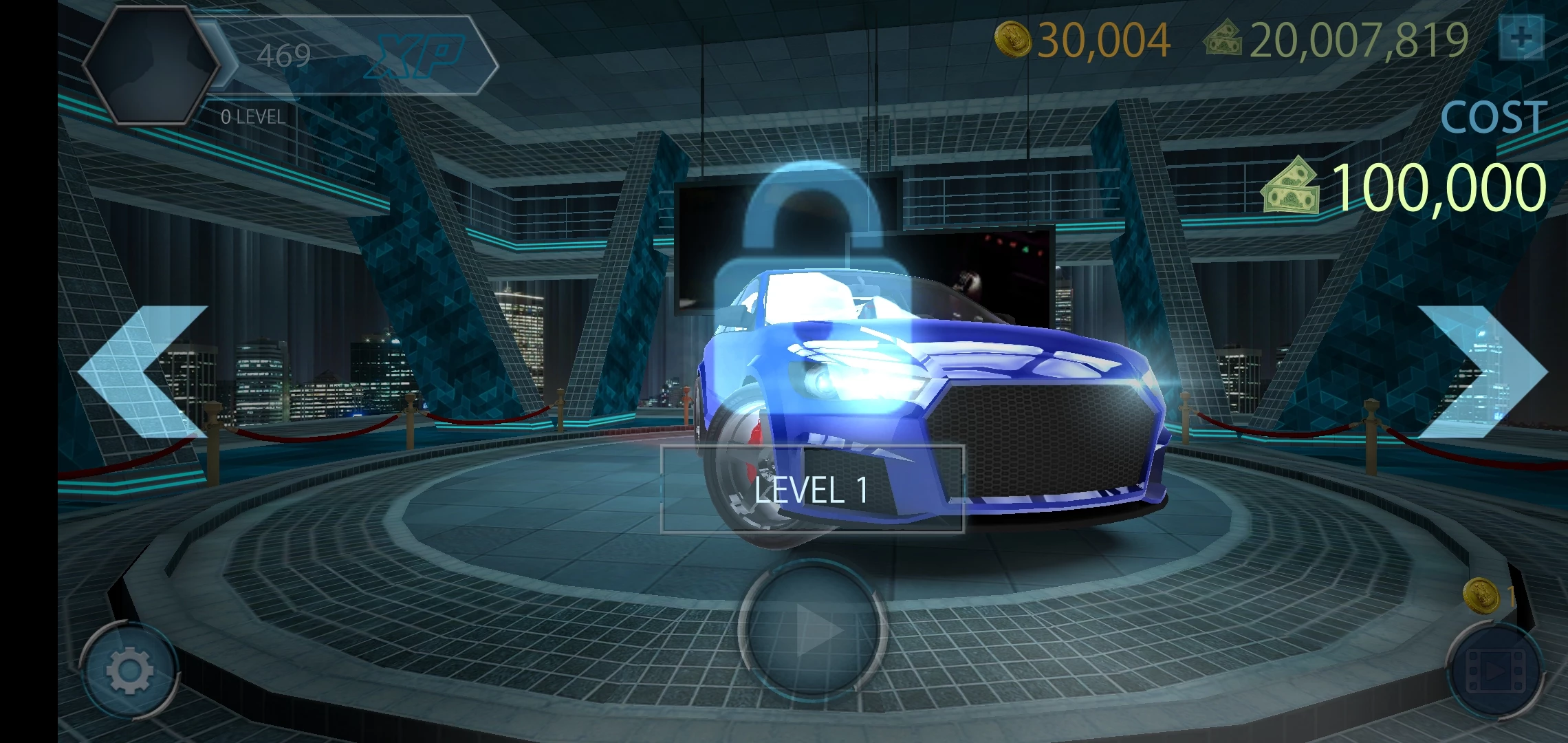Show the next car with the right arrow
Screen dimensions: 1568x743
click(1482, 371)
